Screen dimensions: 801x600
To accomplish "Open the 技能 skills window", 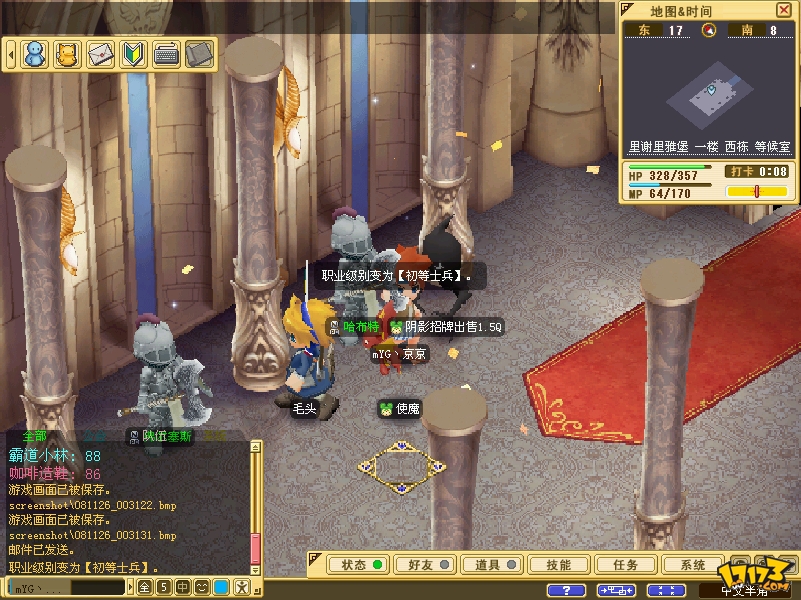I will point(559,565).
